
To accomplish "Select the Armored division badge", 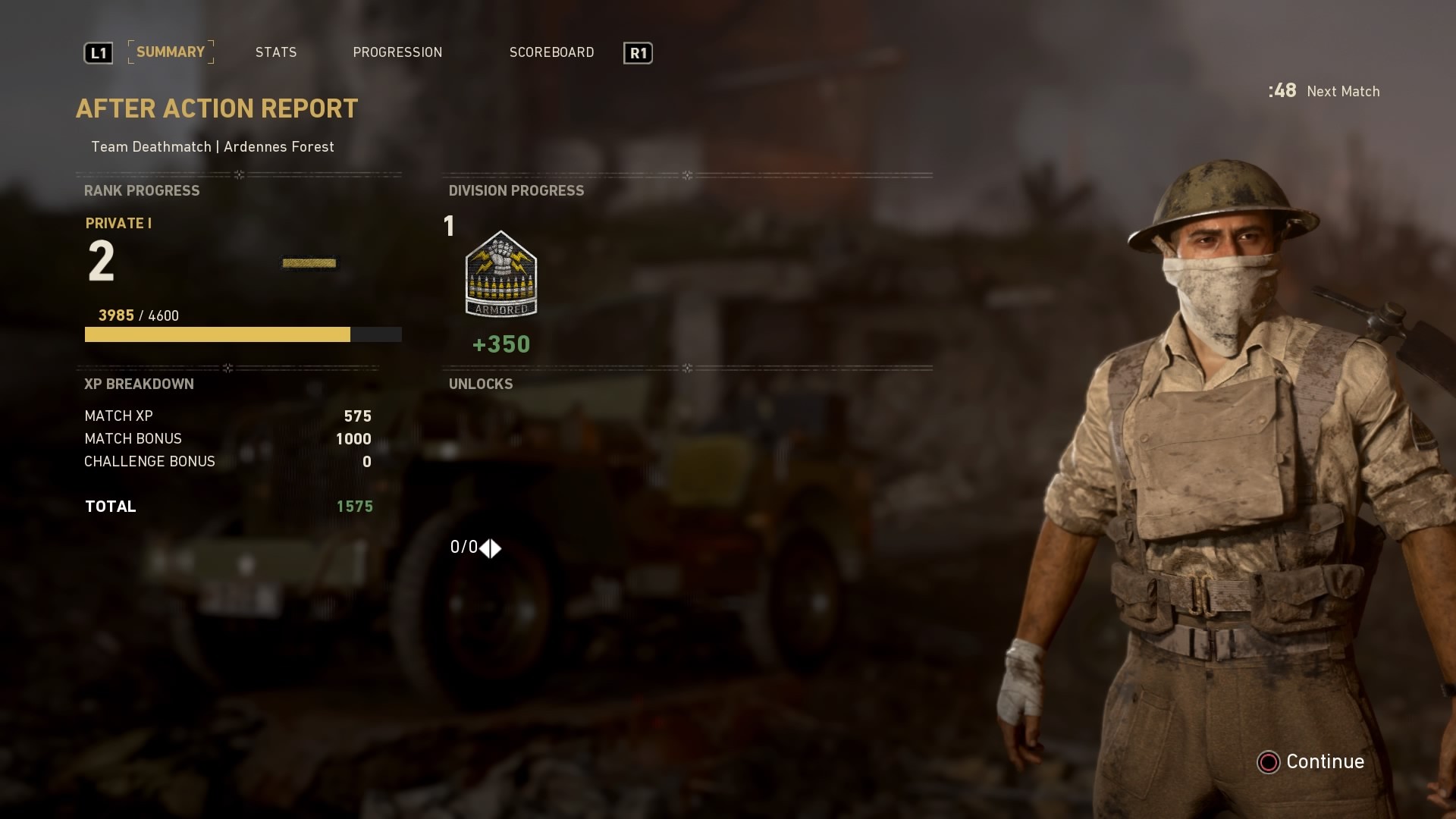I will point(500,275).
